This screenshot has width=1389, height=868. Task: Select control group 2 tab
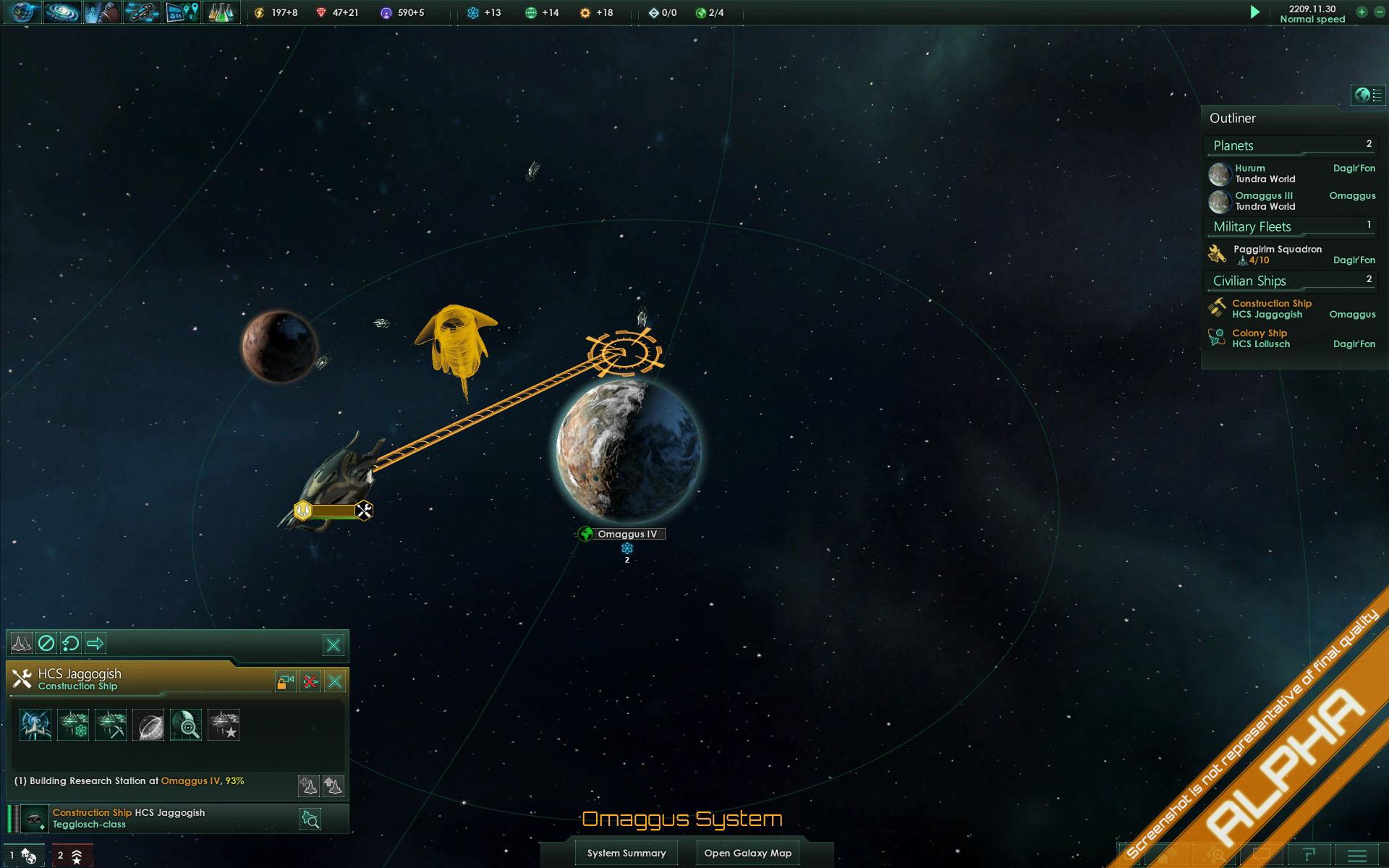click(69, 856)
